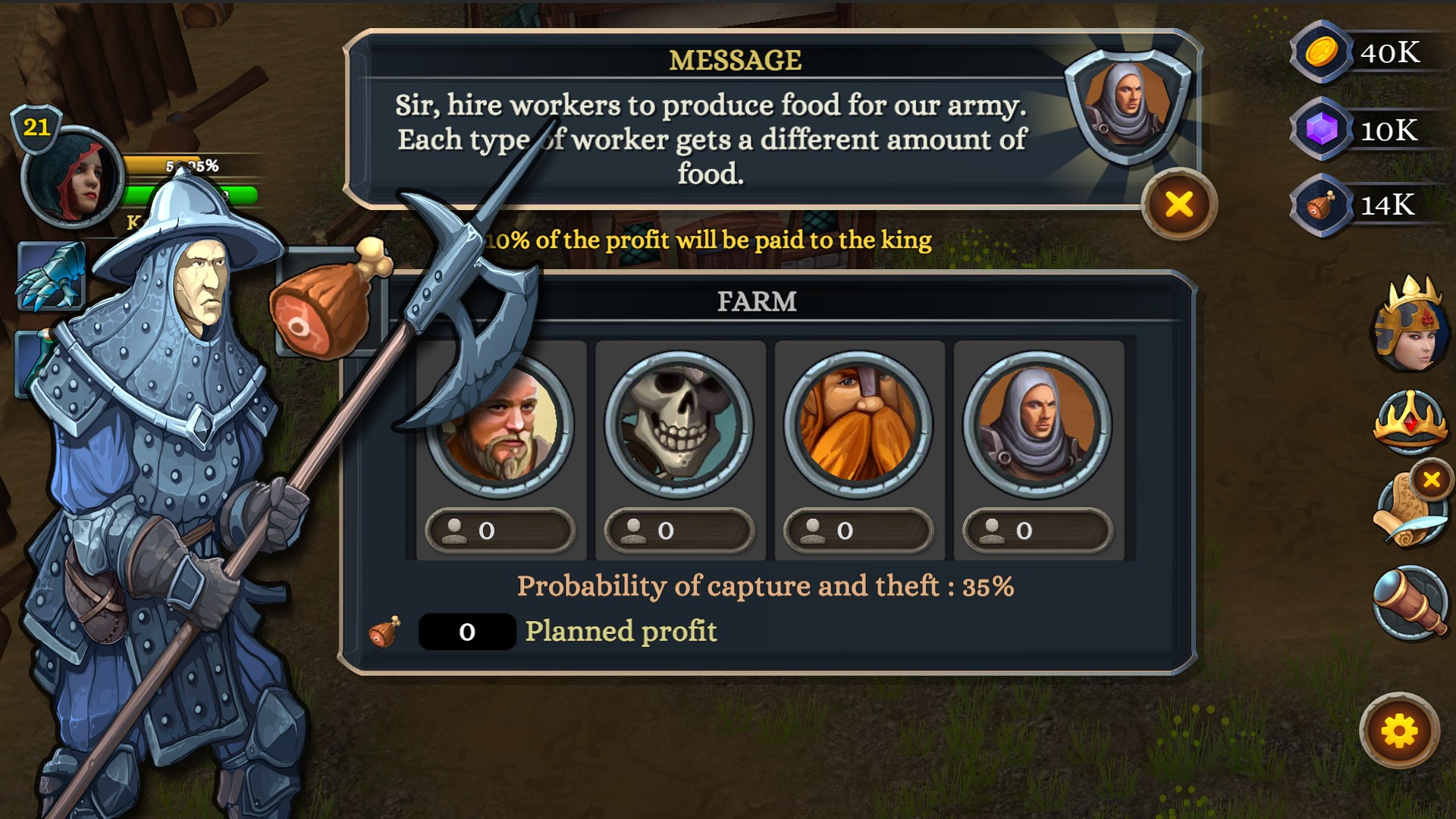Viewport: 1456px width, 819px height.
Task: Click the skeleton's worker count field
Action: pyautogui.click(x=679, y=532)
